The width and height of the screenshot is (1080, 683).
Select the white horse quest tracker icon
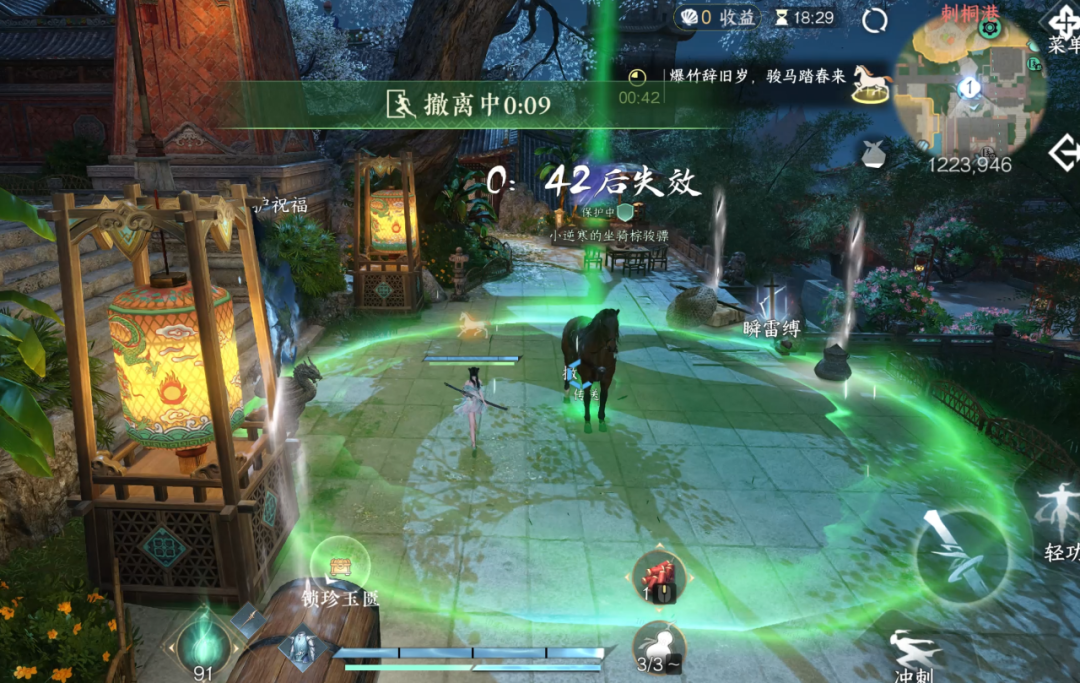point(871,83)
